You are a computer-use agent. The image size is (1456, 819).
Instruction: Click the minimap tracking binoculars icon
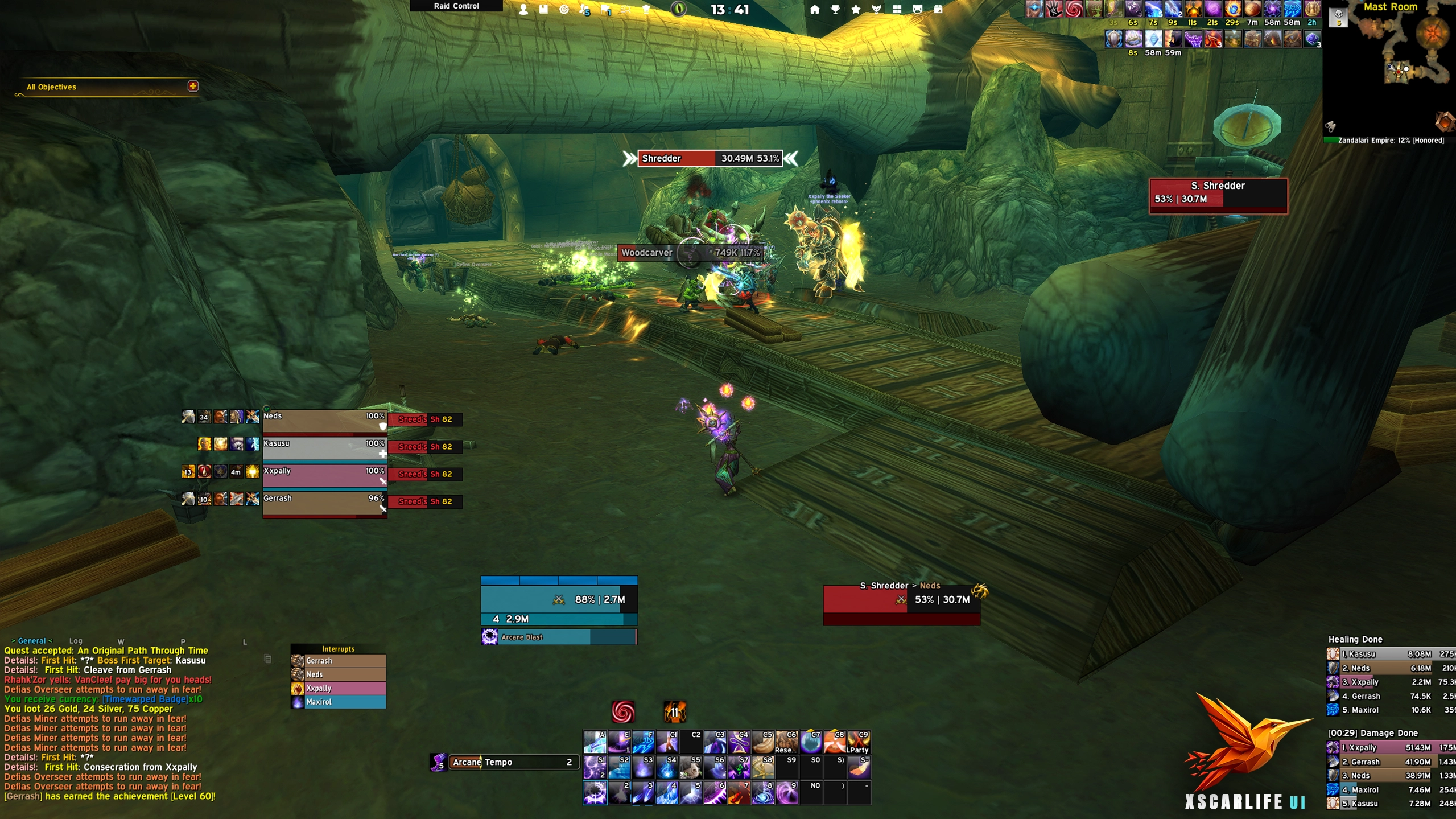pyautogui.click(x=1330, y=126)
